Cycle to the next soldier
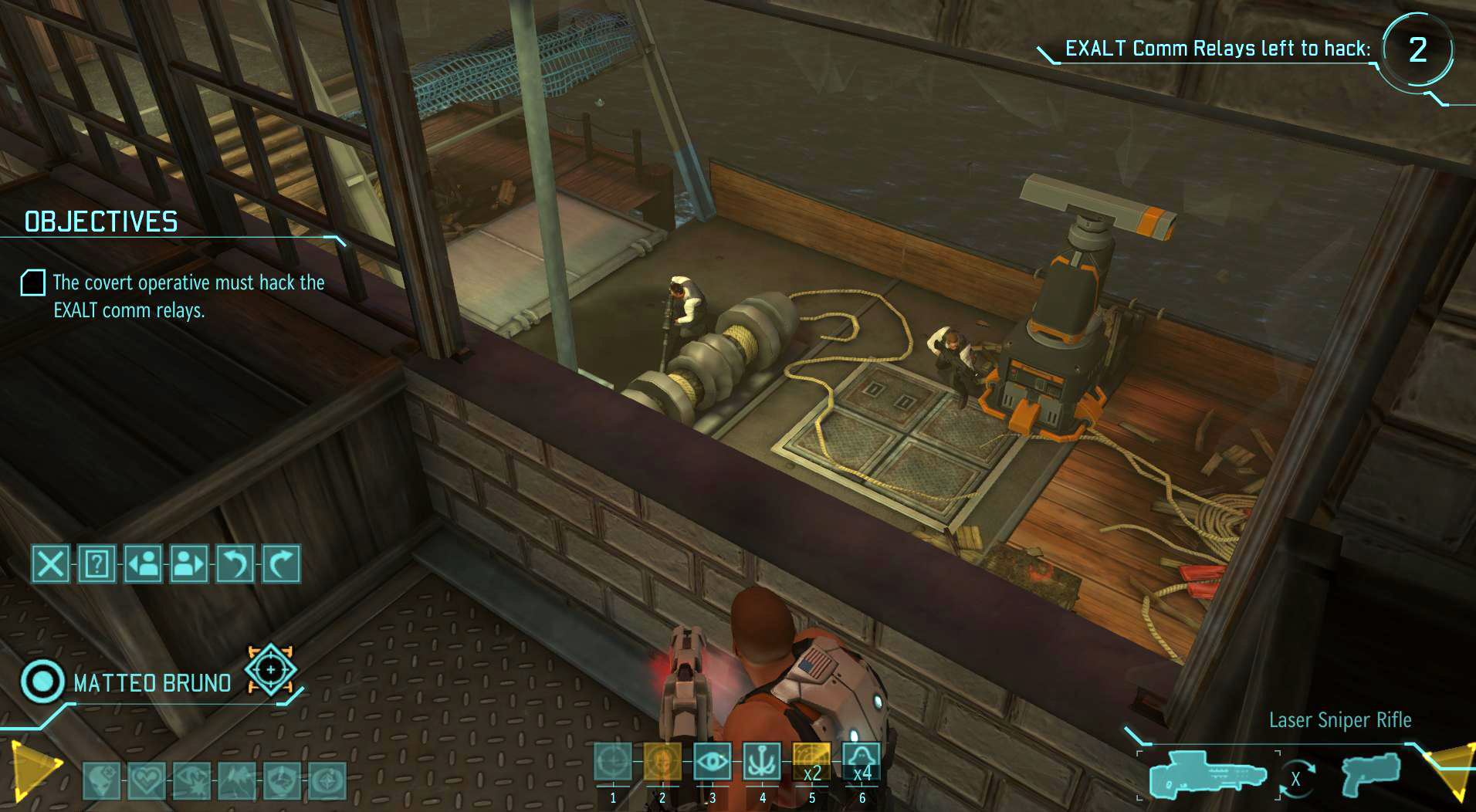1476x812 pixels. [190, 563]
